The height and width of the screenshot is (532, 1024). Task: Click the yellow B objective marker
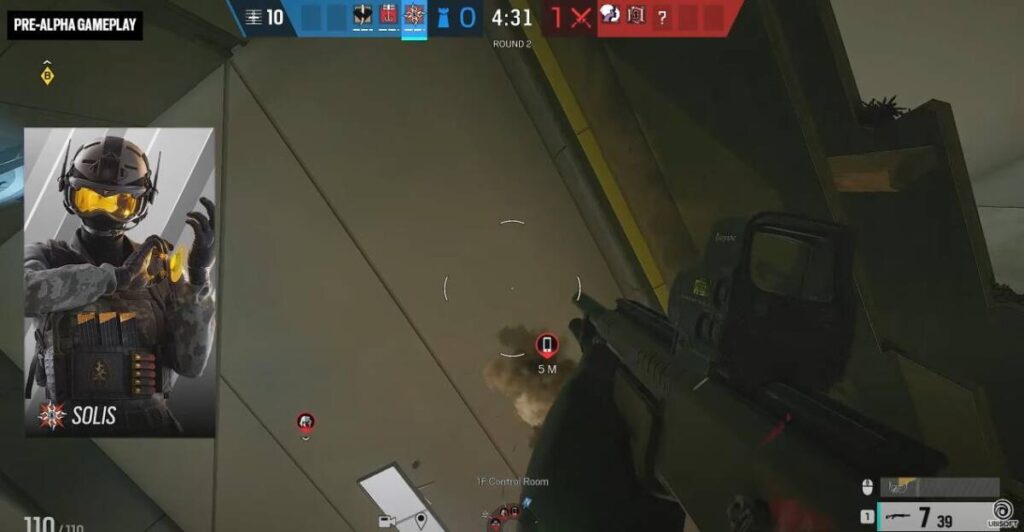[x=47, y=76]
